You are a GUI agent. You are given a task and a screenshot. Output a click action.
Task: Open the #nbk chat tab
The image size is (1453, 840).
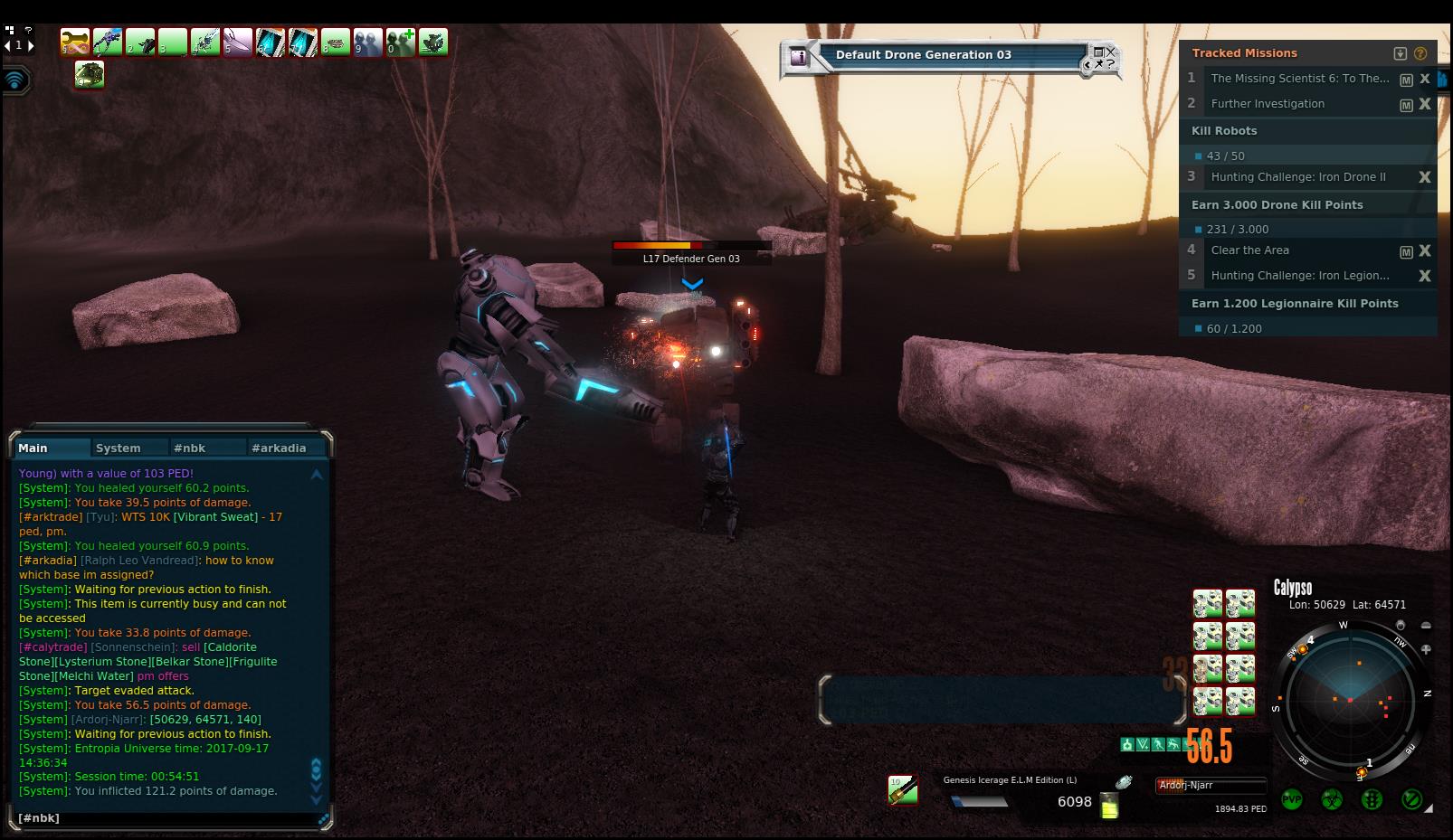190,448
